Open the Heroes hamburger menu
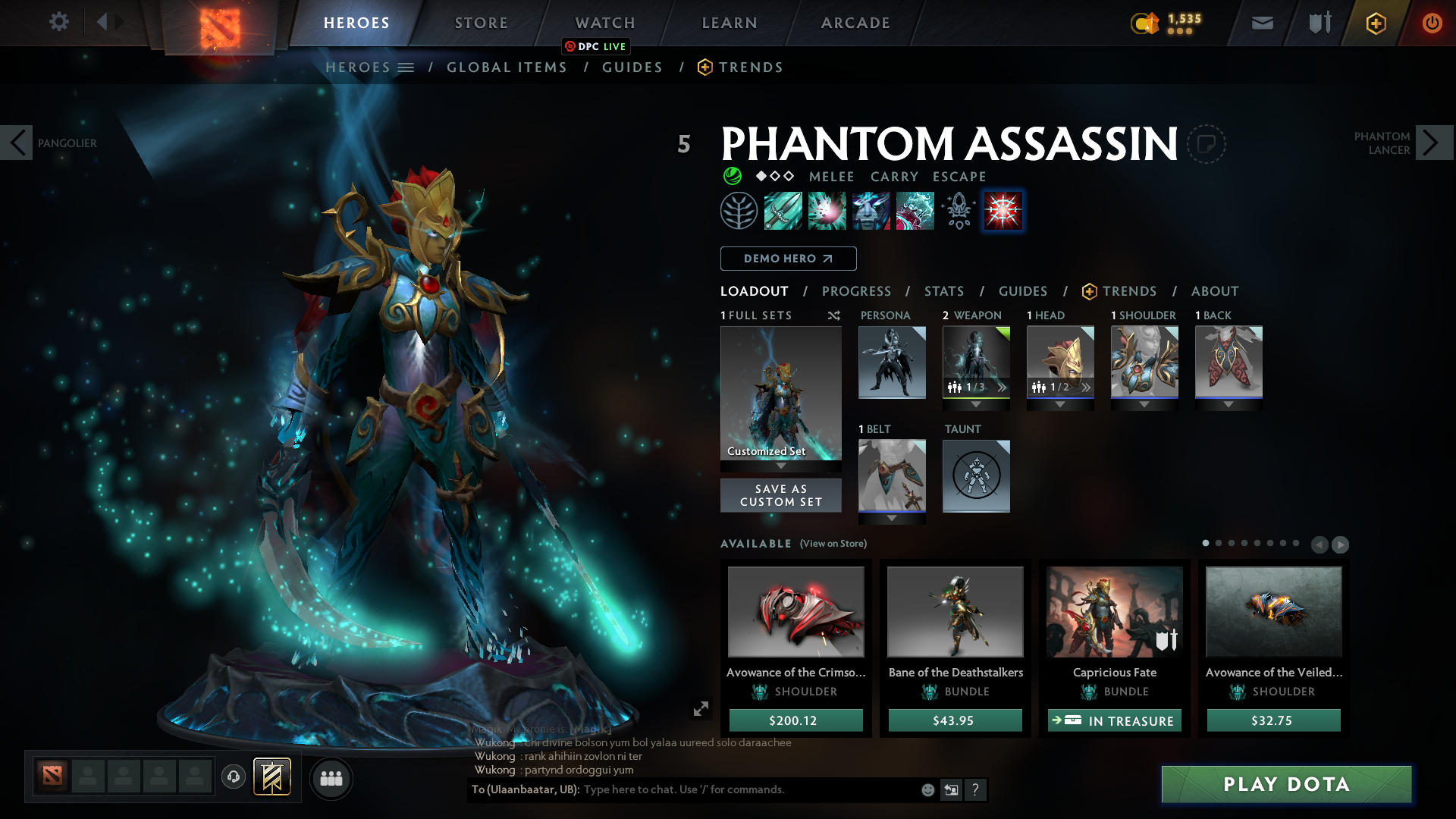This screenshot has width=1456, height=819. [x=406, y=67]
